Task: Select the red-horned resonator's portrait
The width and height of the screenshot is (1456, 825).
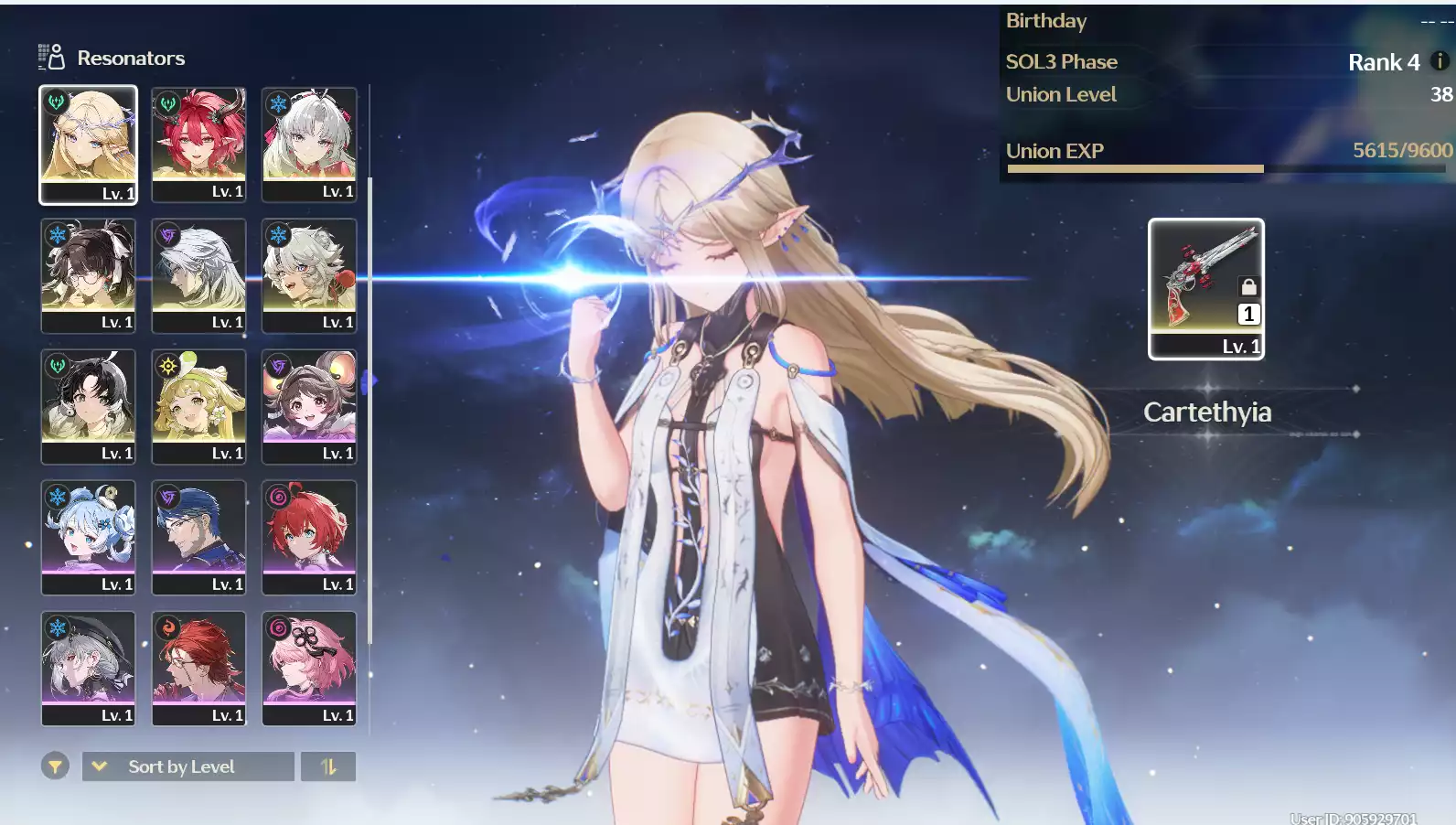Action: (x=198, y=145)
